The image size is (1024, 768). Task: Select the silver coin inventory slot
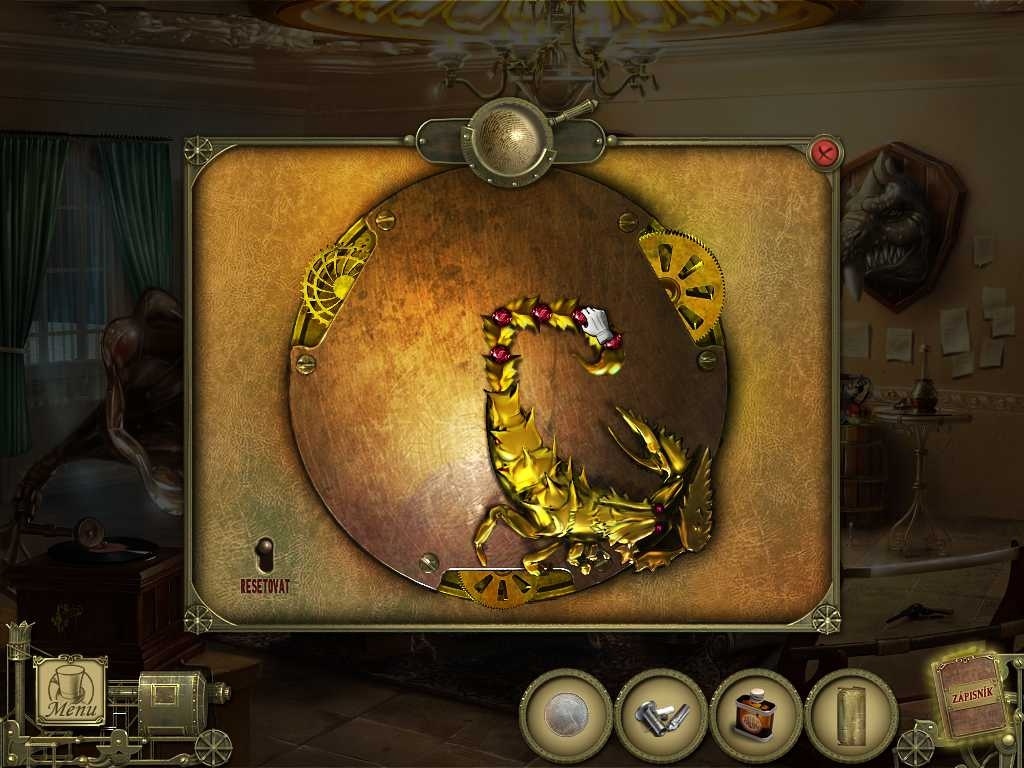tap(566, 716)
